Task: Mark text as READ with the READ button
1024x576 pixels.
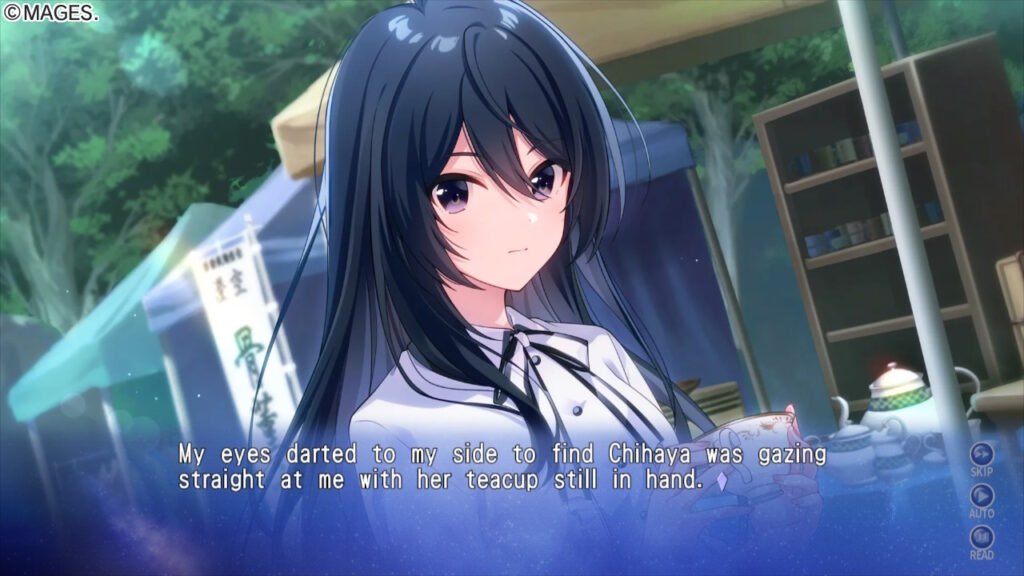Action: (981, 538)
